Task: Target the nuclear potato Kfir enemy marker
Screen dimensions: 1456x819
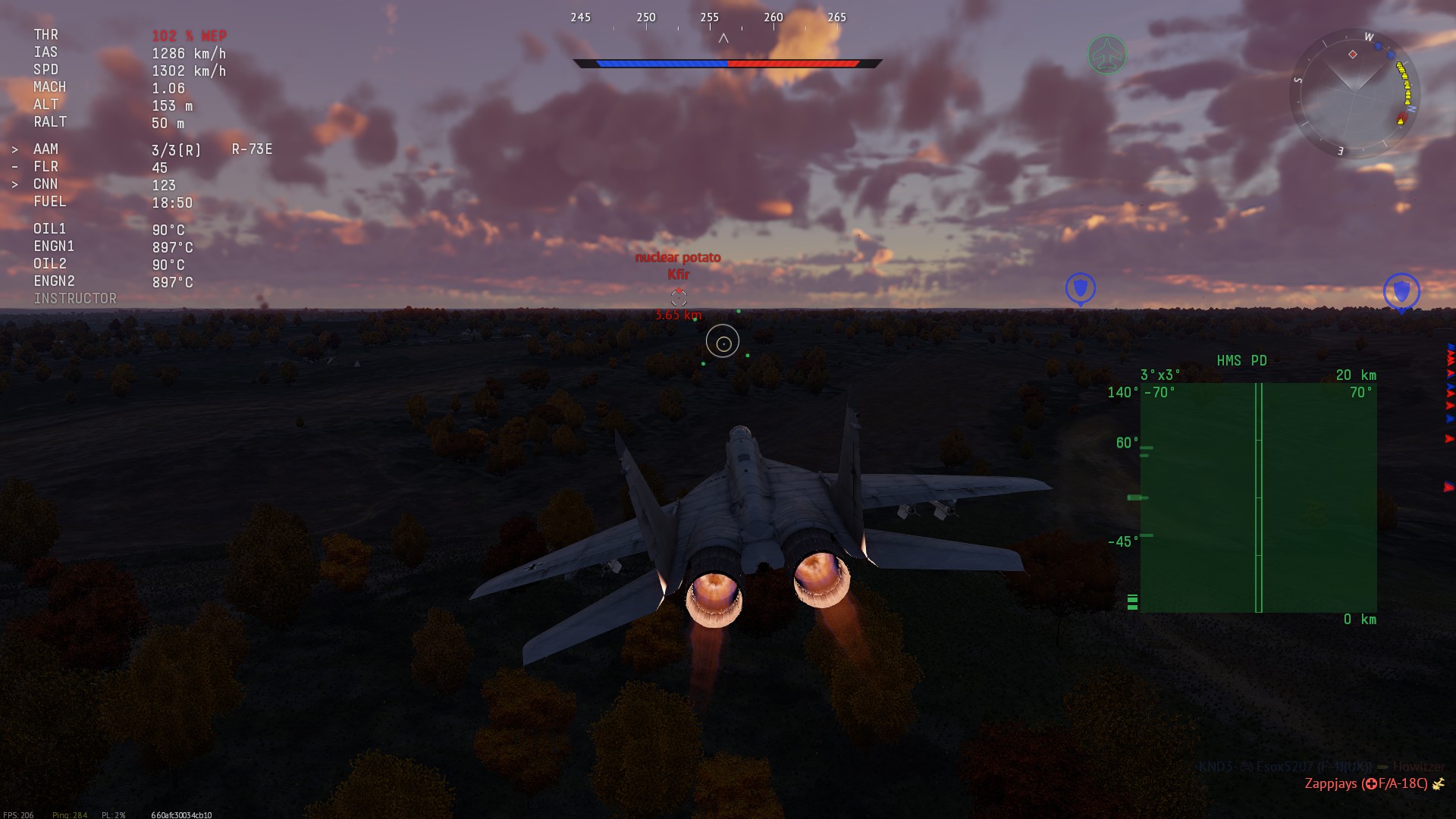Action: [x=679, y=297]
